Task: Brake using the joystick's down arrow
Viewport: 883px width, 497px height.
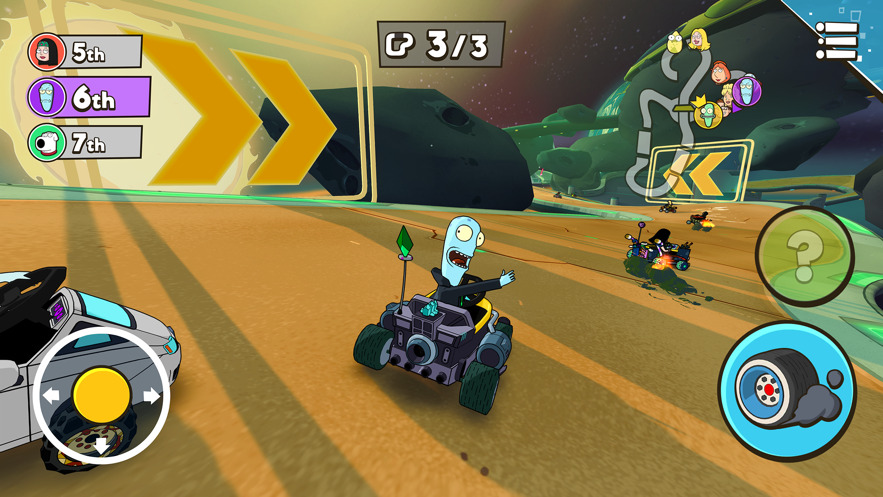Action: tap(101, 446)
